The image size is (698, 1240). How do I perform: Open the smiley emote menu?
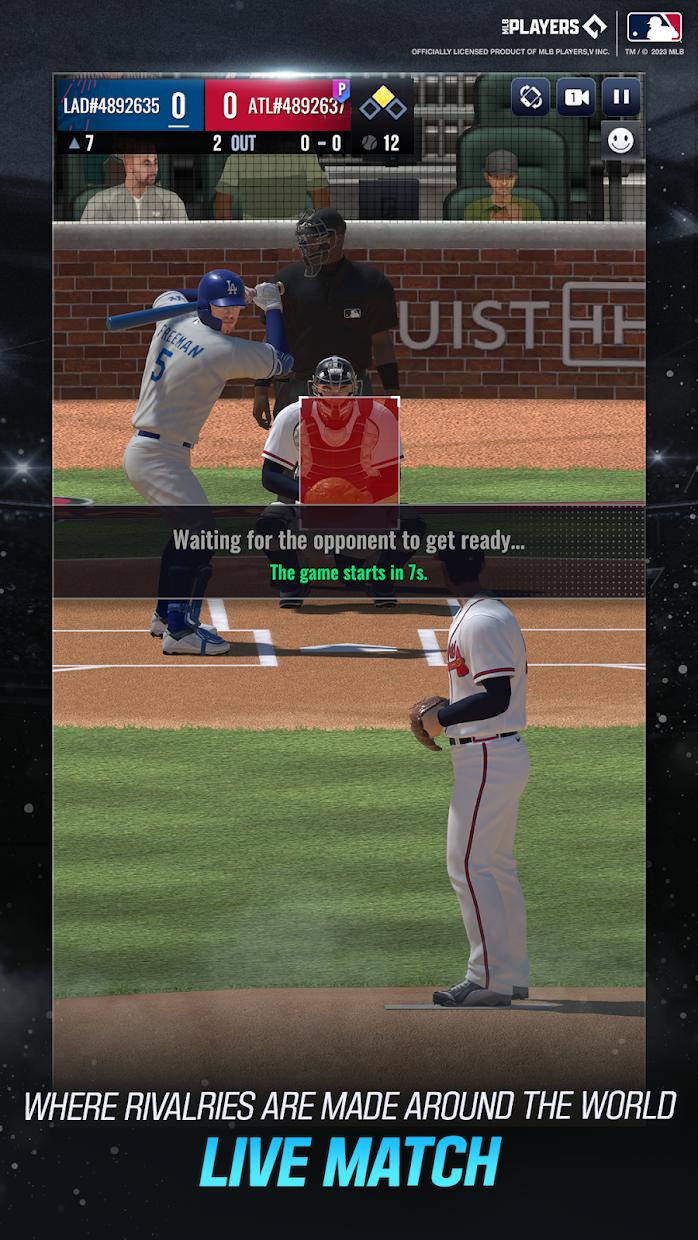click(621, 141)
